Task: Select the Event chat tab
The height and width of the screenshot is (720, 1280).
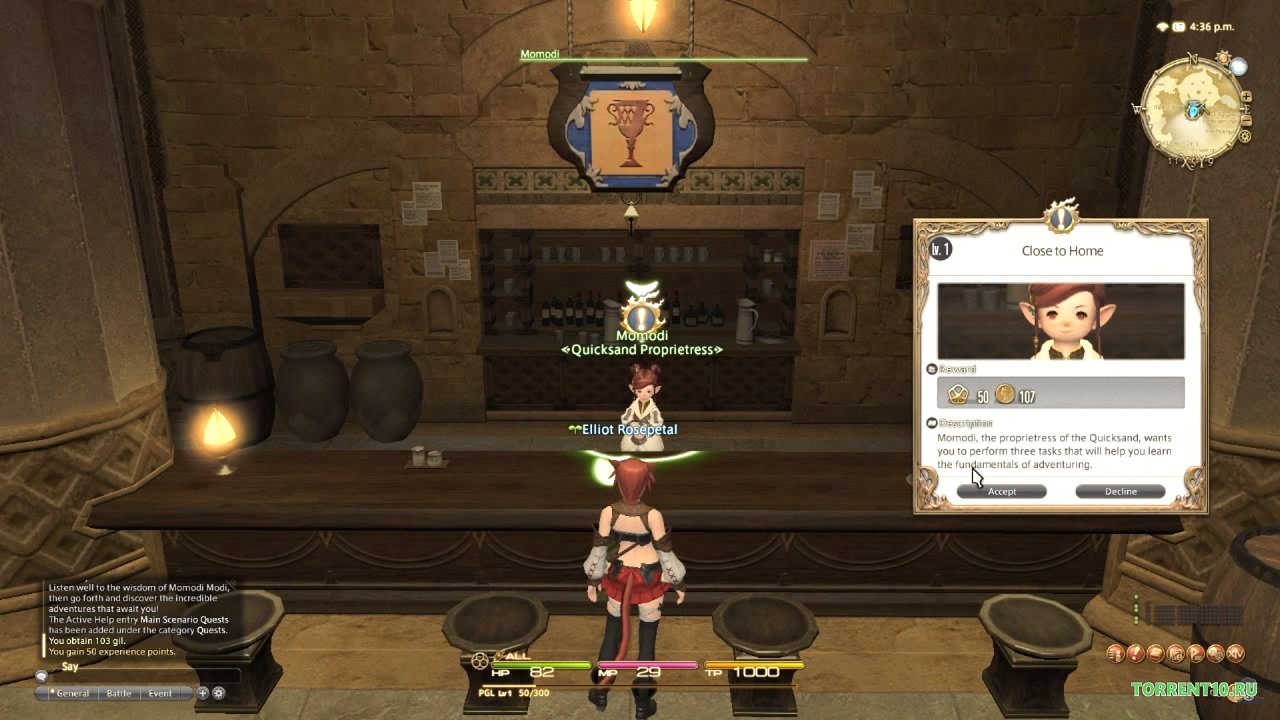Action: pyautogui.click(x=160, y=693)
